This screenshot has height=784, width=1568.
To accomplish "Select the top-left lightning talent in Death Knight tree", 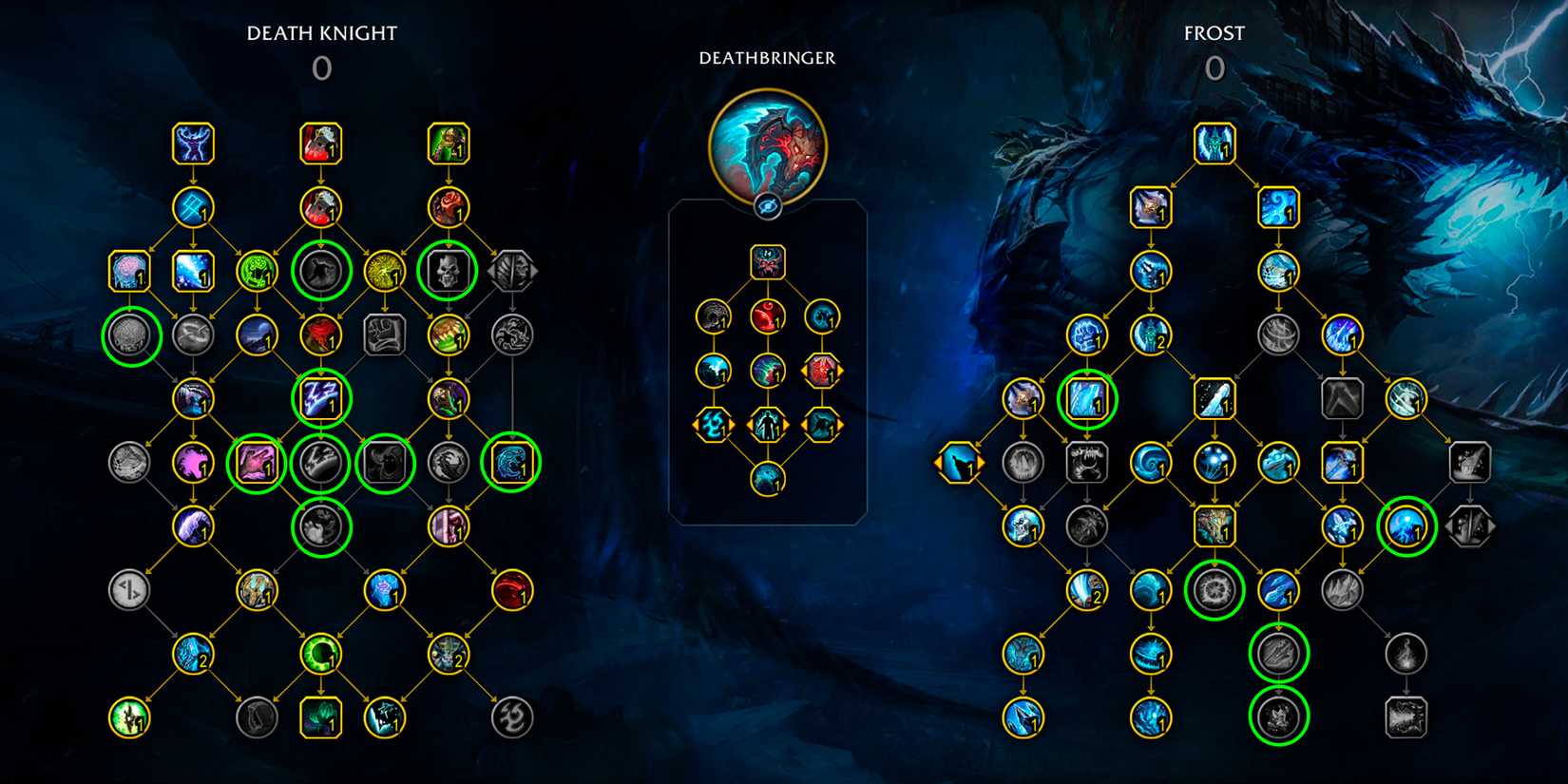I will click(x=193, y=144).
